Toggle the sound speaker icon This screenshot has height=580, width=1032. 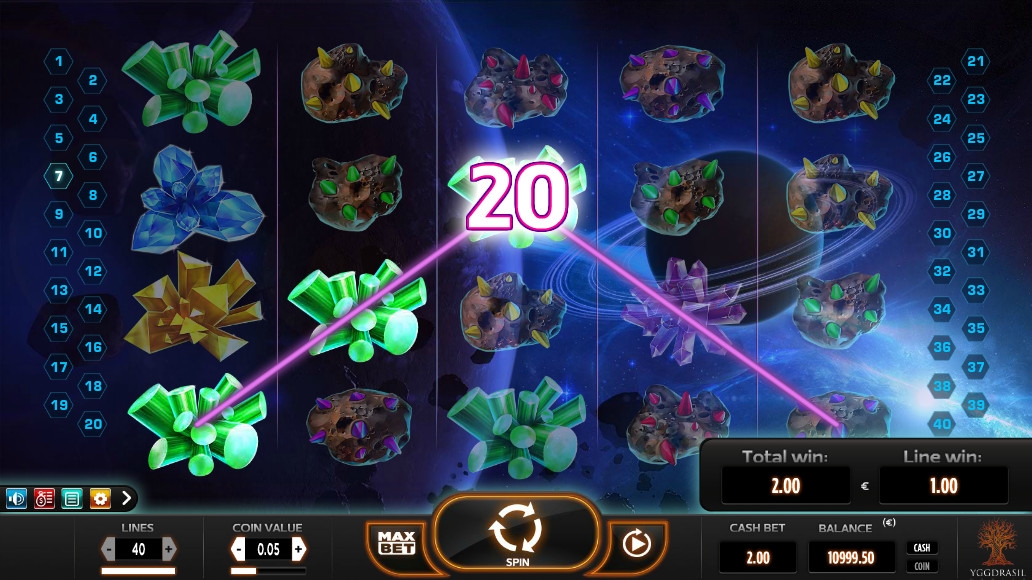pos(17,497)
